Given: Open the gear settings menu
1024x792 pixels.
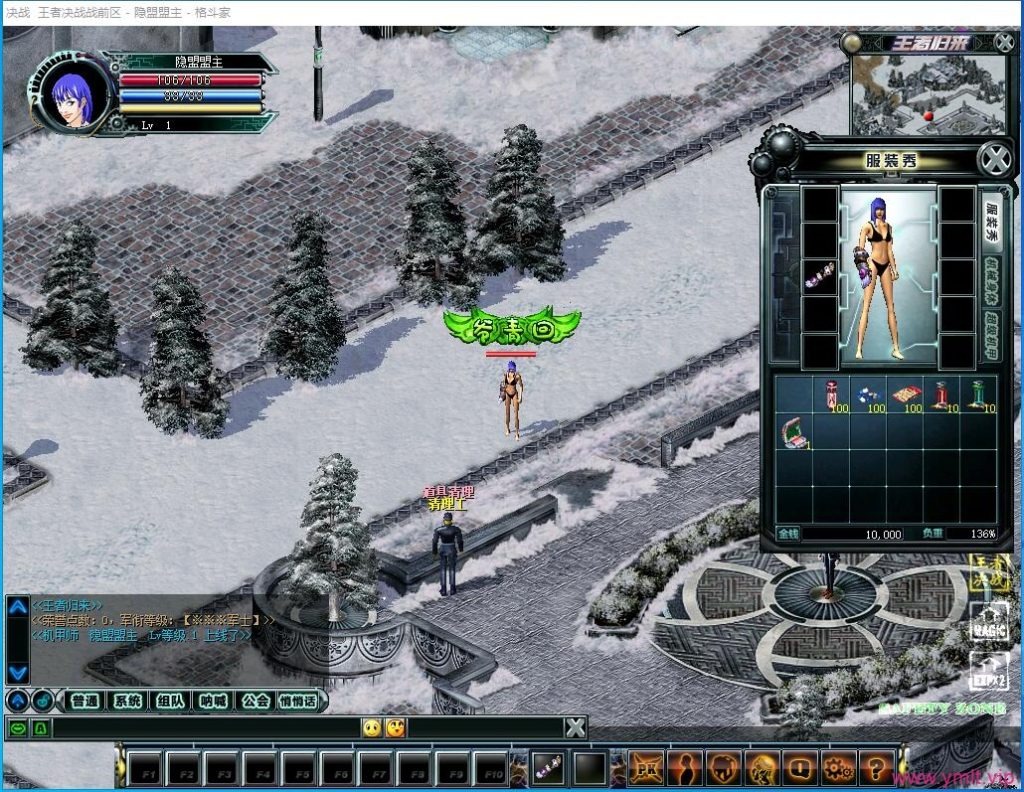Looking at the screenshot, I should [835, 768].
